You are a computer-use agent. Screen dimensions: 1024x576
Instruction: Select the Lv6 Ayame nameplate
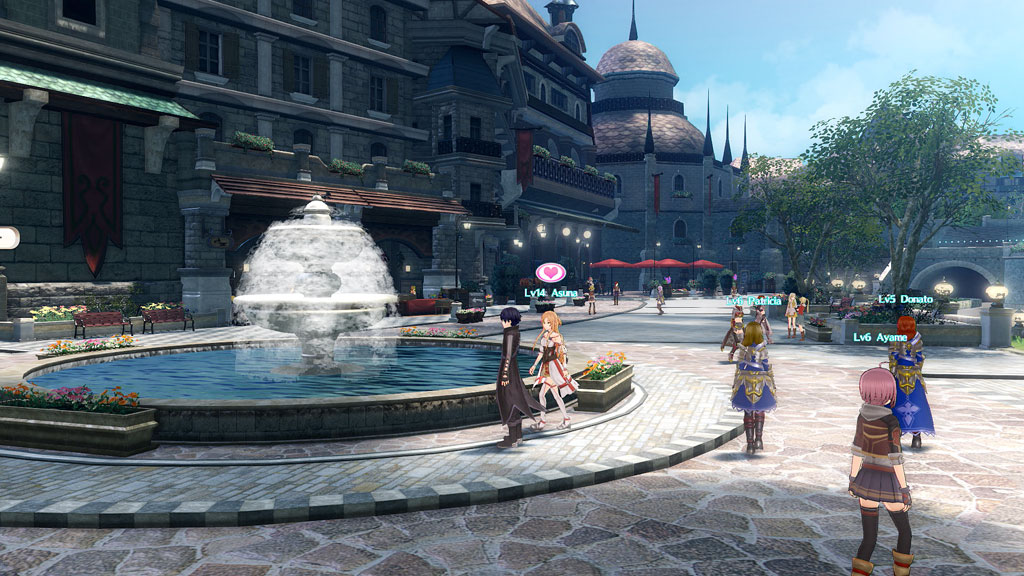pyautogui.click(x=880, y=338)
